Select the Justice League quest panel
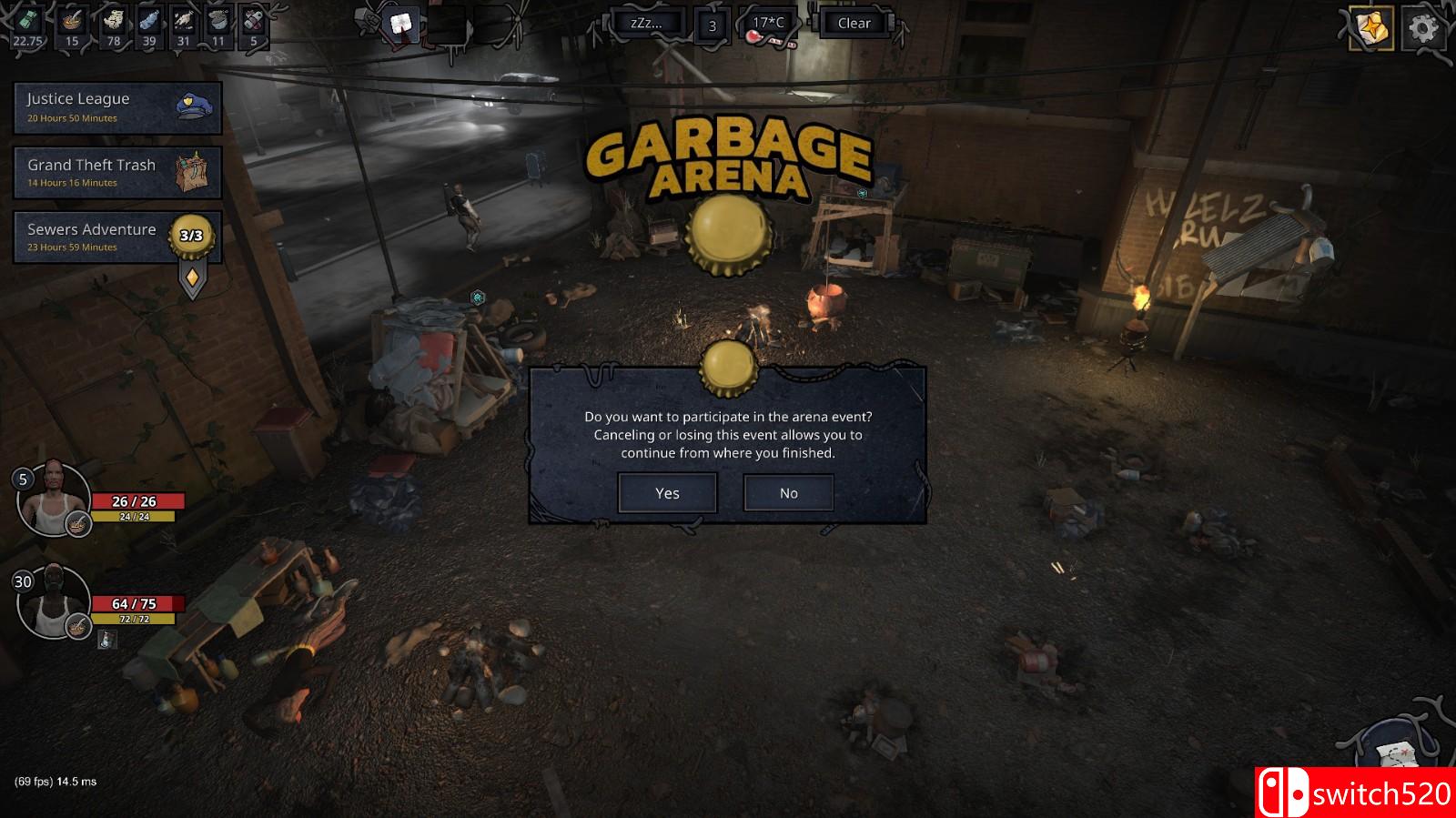 pyautogui.click(x=107, y=106)
